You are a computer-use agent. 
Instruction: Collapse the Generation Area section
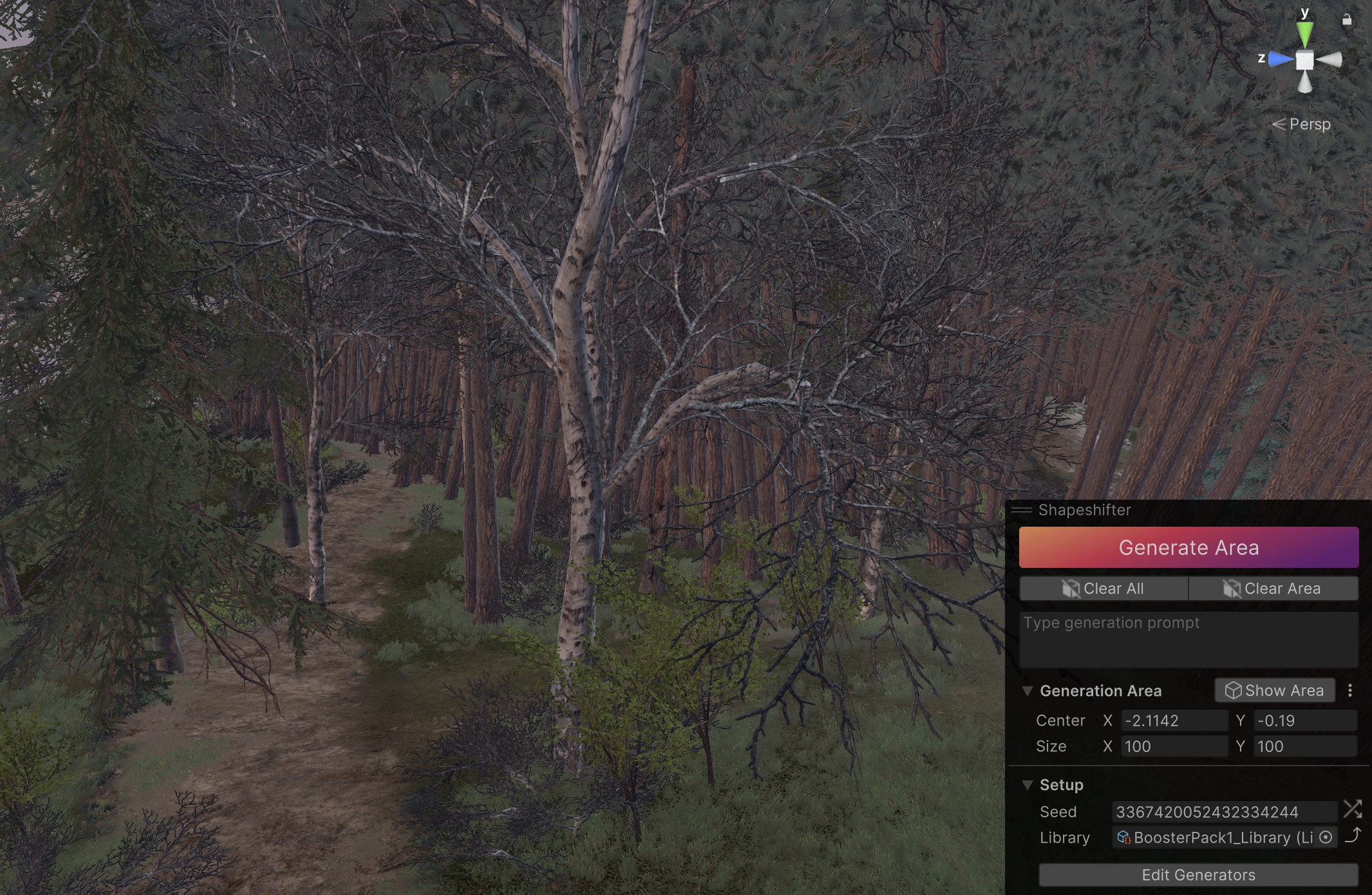1028,691
